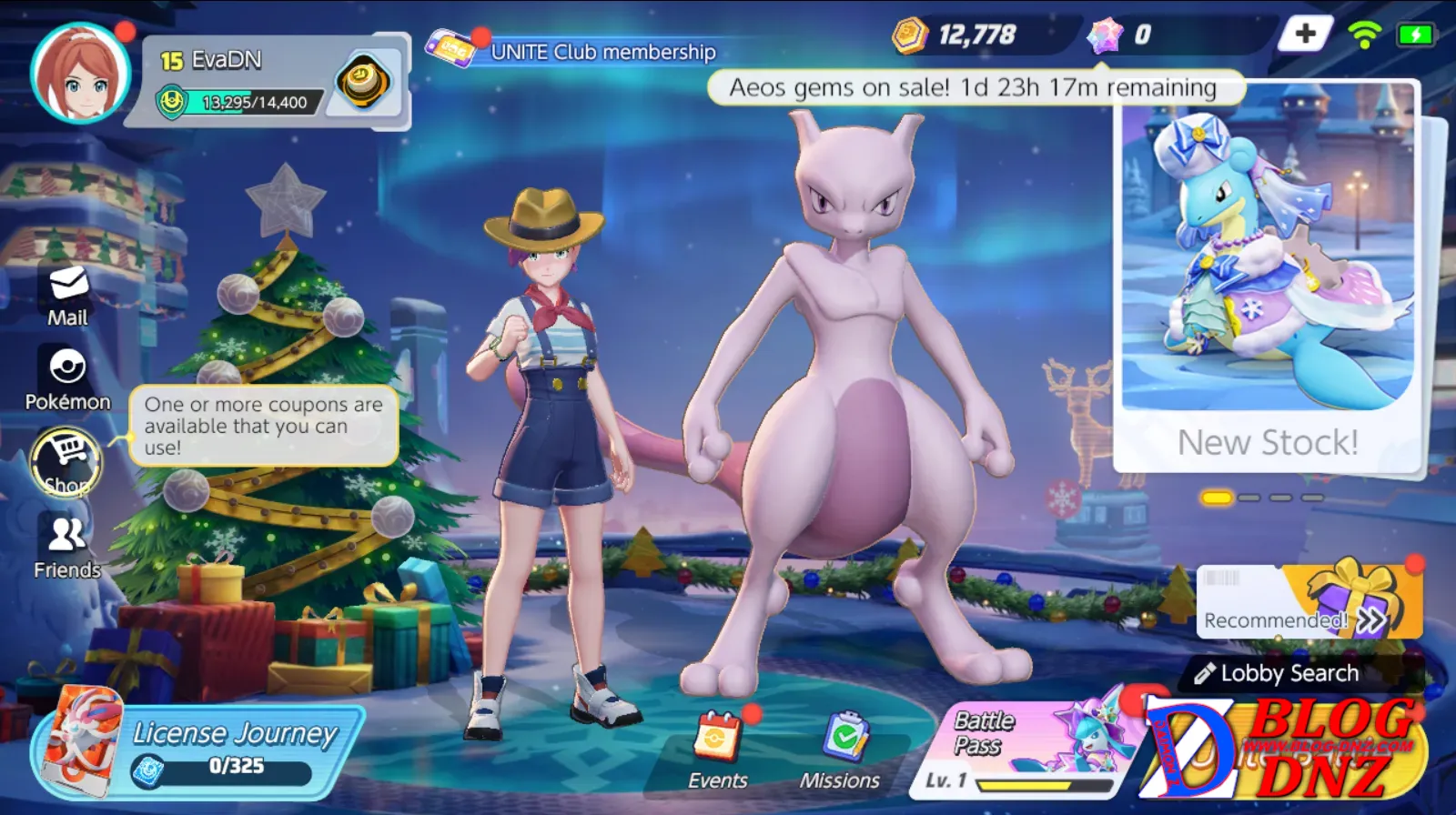Click the gold fair-play points badge
The height and width of the screenshot is (815, 1456).
click(364, 83)
